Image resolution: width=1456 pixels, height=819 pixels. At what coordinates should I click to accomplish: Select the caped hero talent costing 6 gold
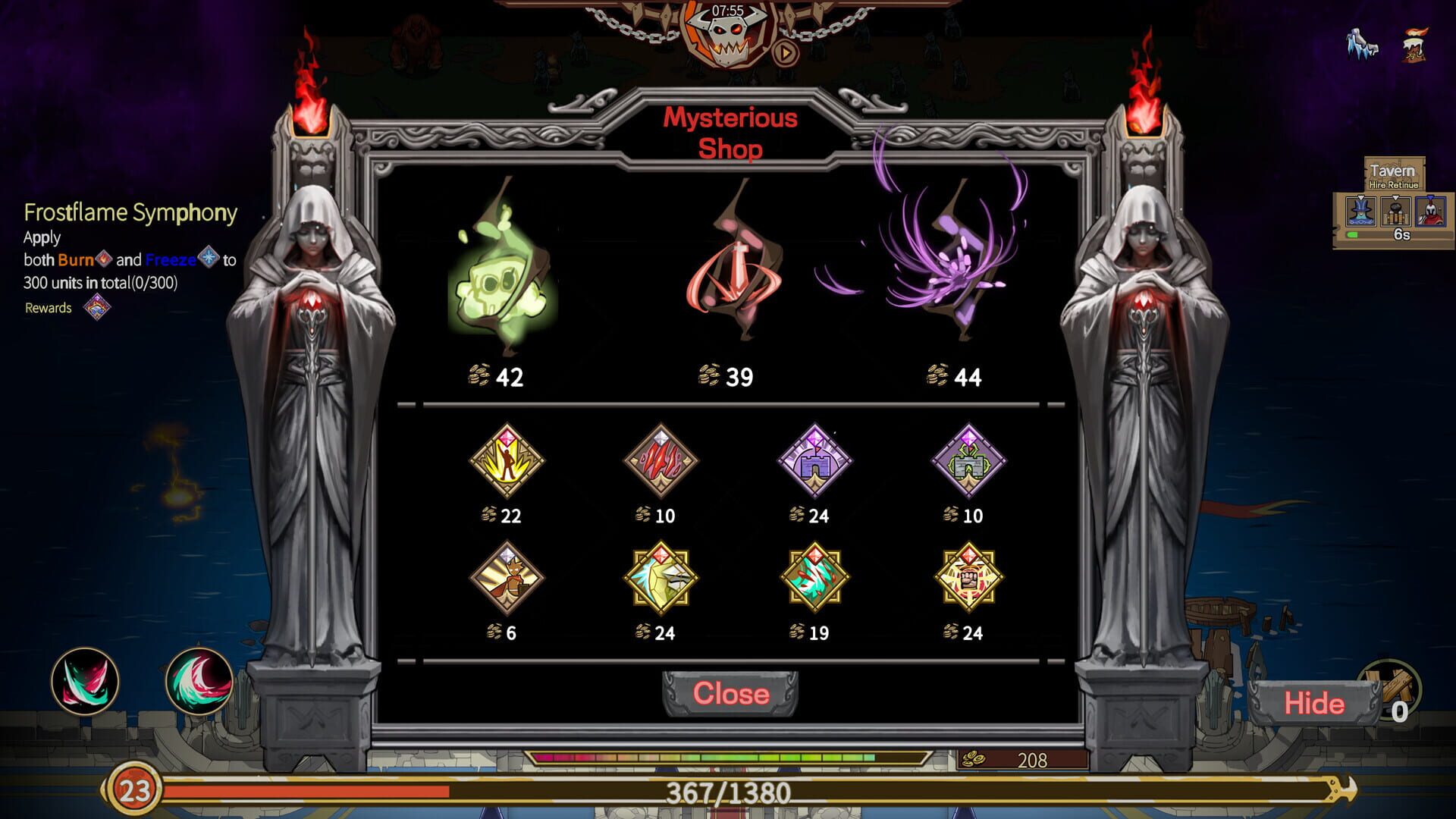tap(508, 578)
